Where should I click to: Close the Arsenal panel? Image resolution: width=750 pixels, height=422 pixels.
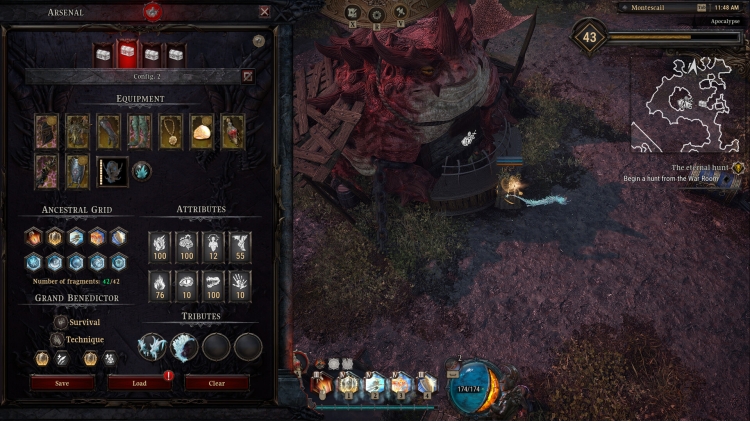click(264, 12)
